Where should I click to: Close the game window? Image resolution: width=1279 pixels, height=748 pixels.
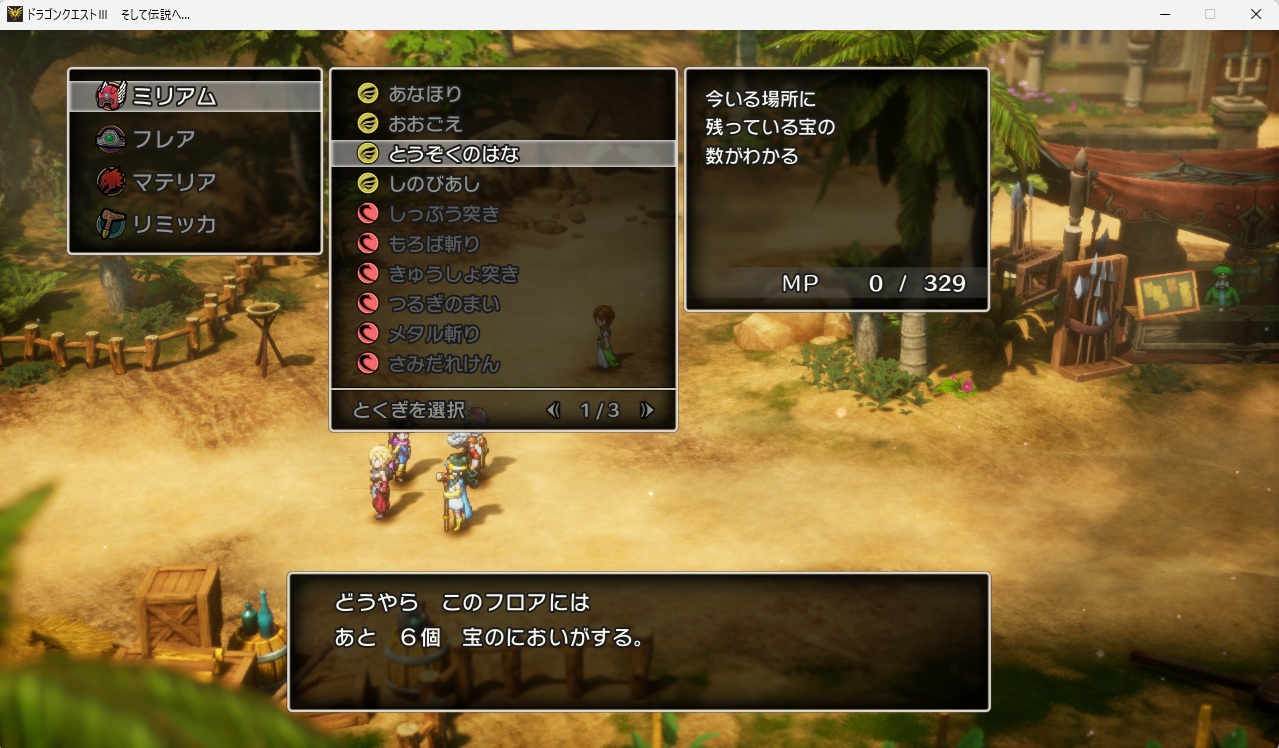click(x=1256, y=14)
